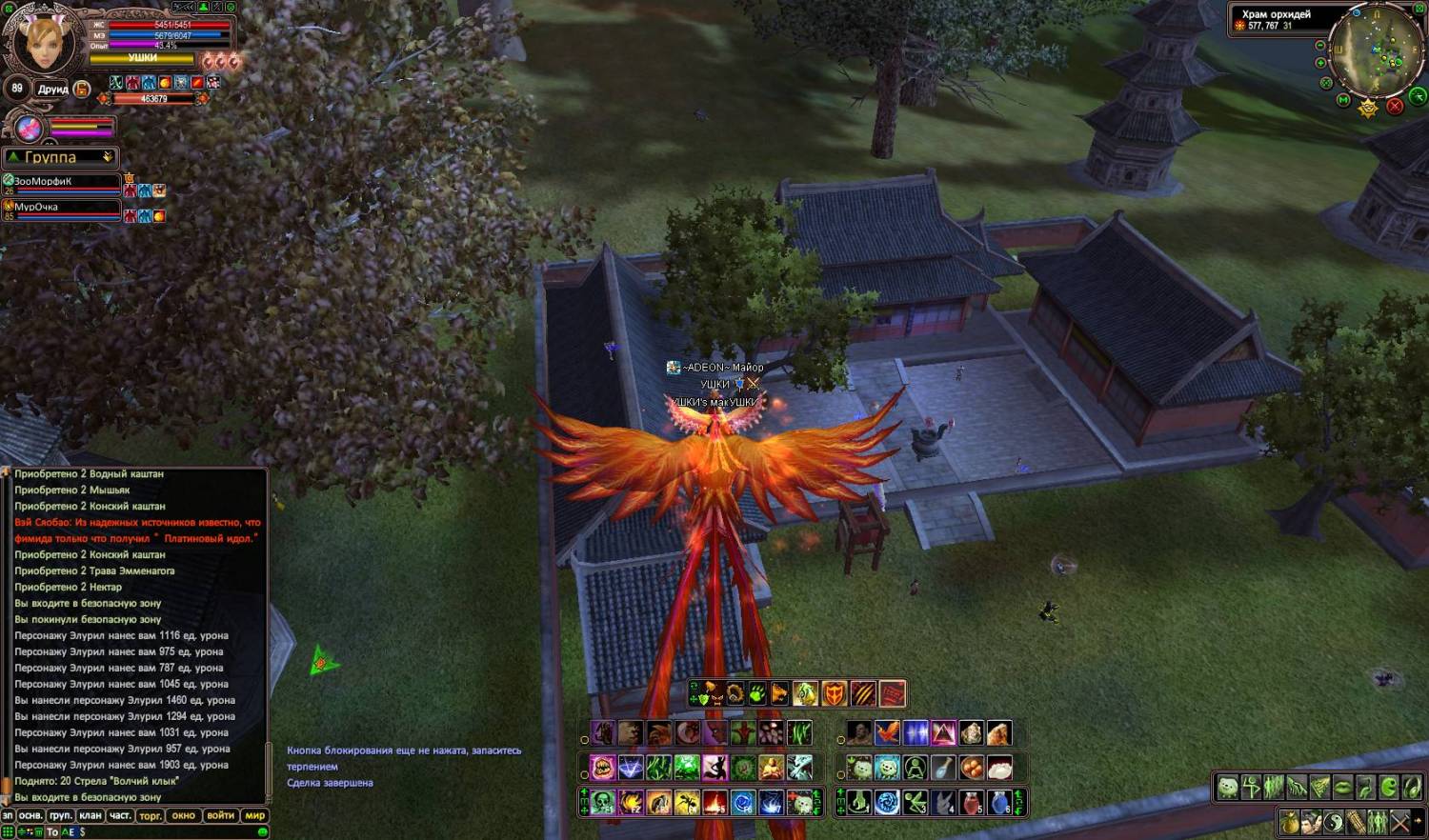Select the "торг." trade chat tab
1429x840 pixels.
coord(151,815)
